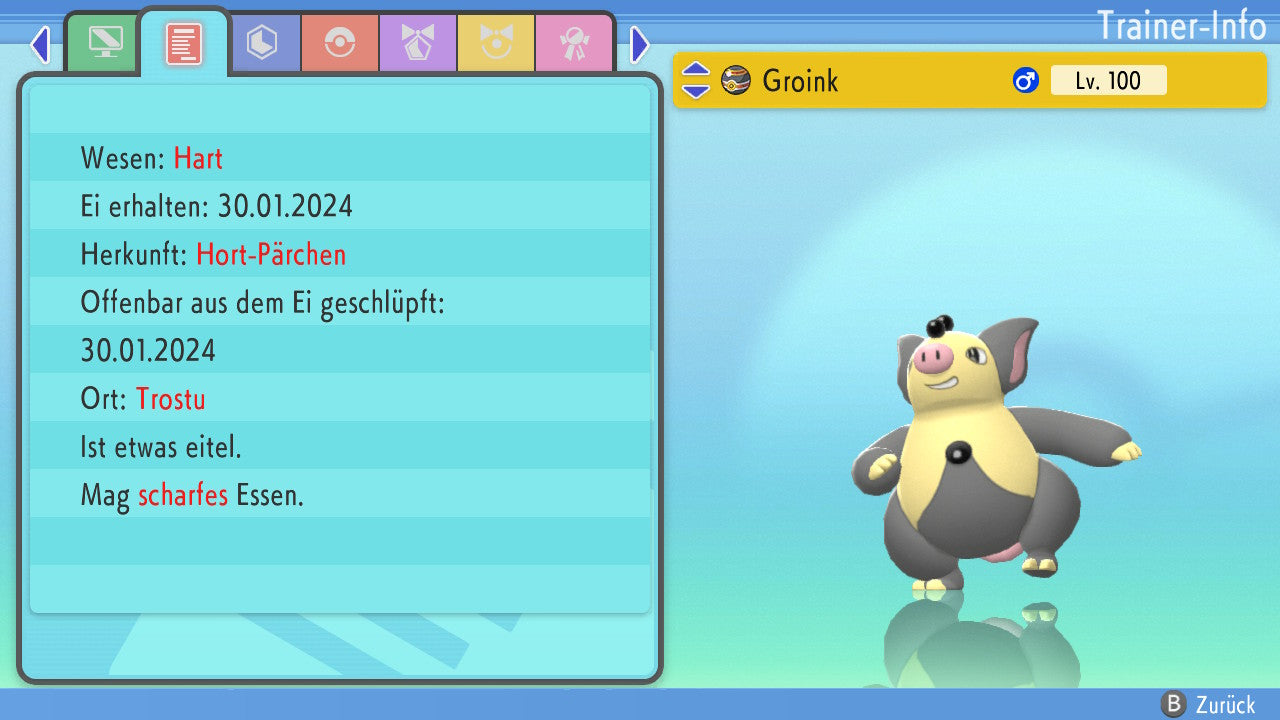Go back with the Zurück button
Screen dimensions: 1280x720
tap(1212, 705)
